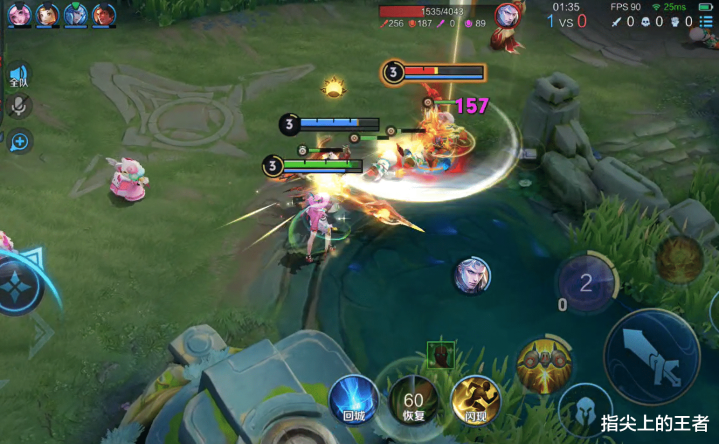Lock onto the white-haired enemy hero portrait

(472, 275)
